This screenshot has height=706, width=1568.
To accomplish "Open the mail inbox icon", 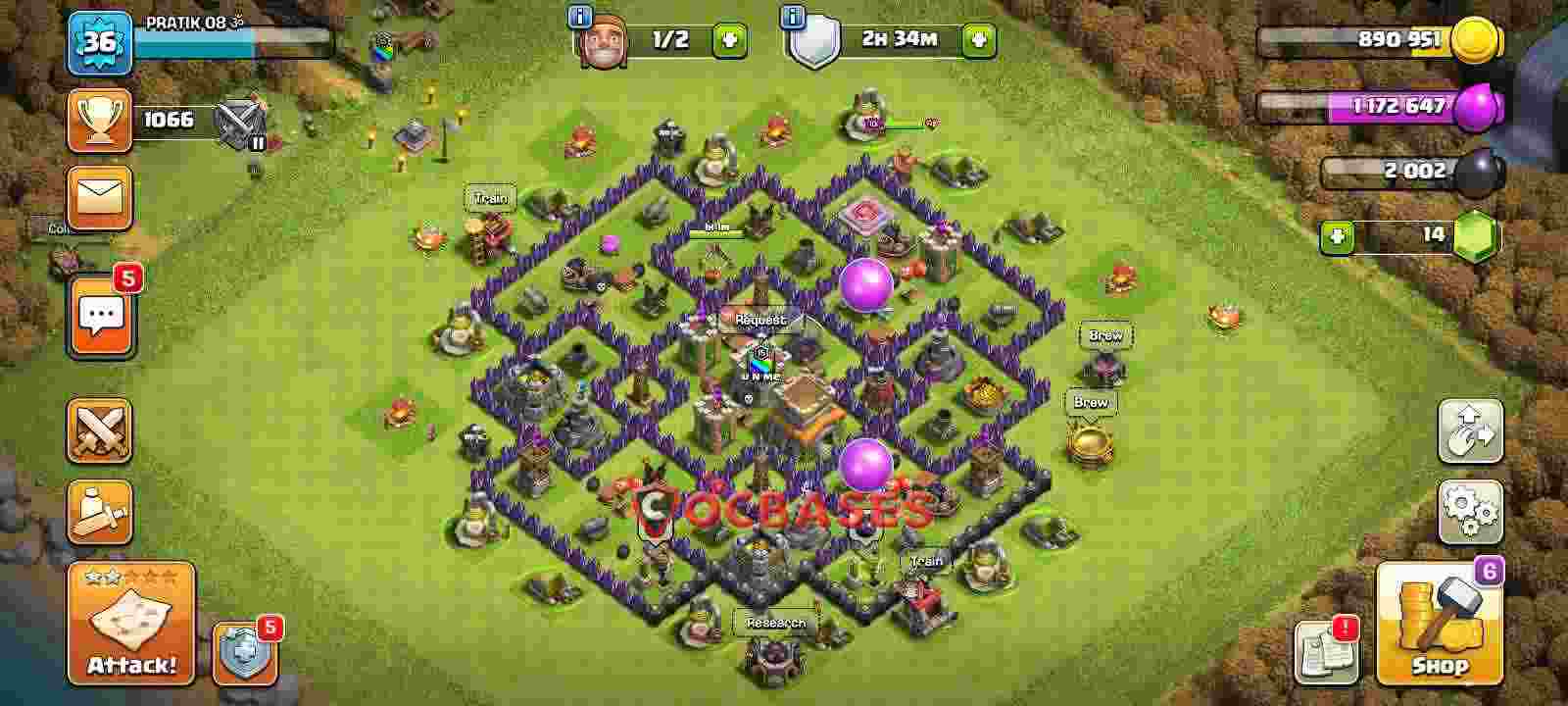I will 98,196.
